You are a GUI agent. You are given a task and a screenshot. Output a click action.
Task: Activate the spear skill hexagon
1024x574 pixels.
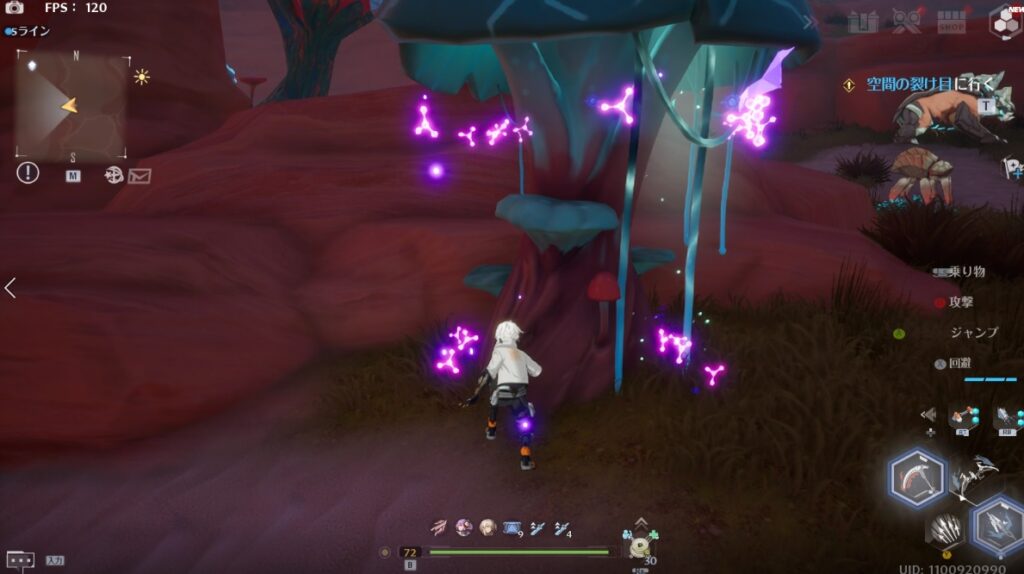[x=996, y=524]
